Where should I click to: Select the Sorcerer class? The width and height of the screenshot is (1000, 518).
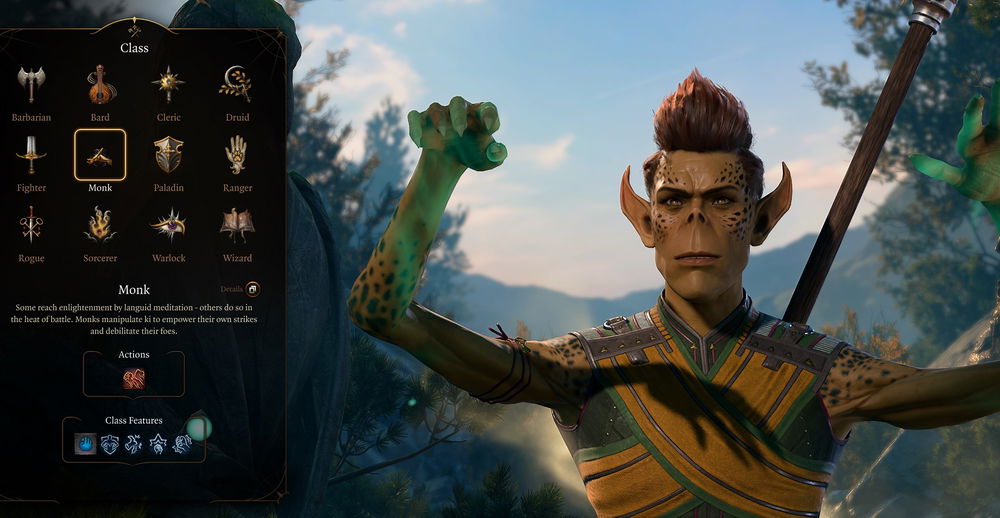[100, 226]
